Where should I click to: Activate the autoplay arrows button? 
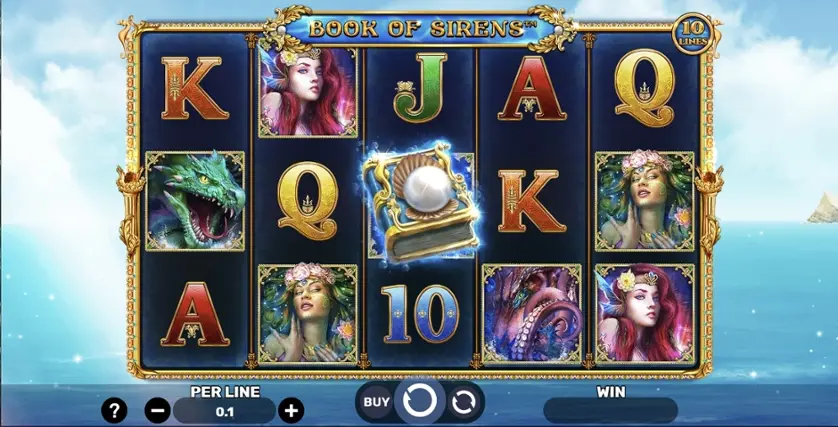(463, 402)
